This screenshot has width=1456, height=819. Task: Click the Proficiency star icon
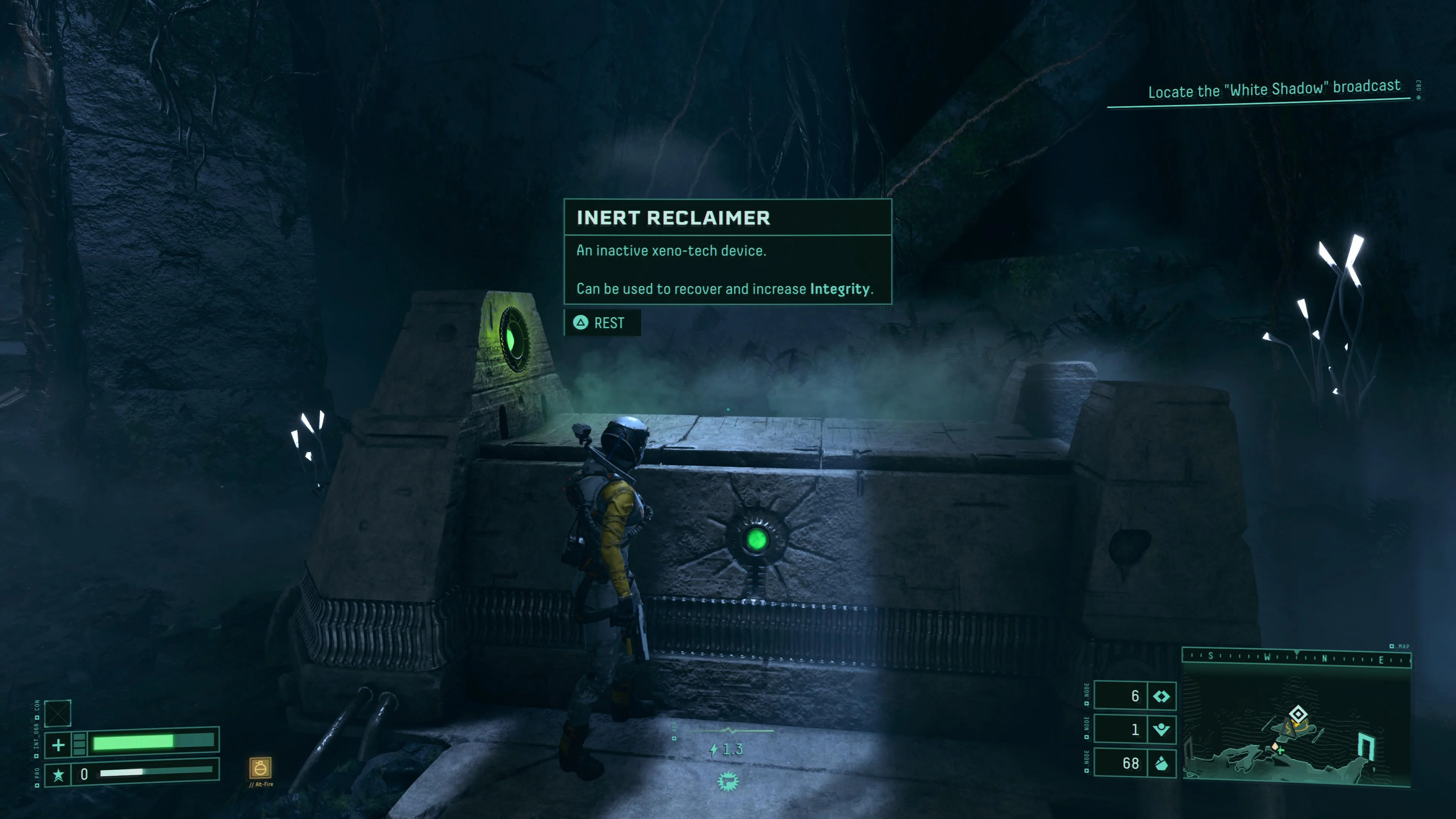coord(58,774)
